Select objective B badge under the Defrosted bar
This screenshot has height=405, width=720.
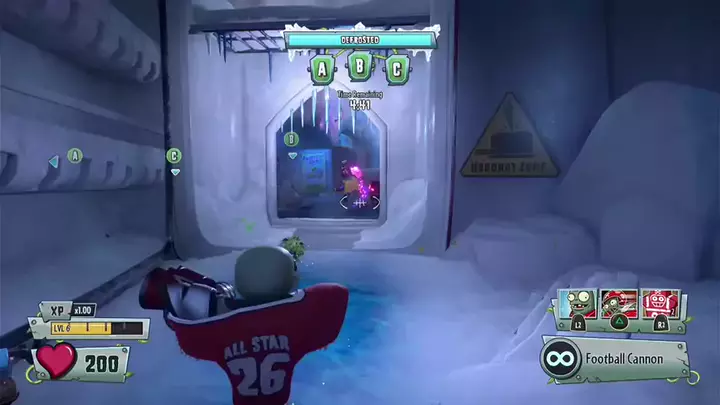click(359, 69)
